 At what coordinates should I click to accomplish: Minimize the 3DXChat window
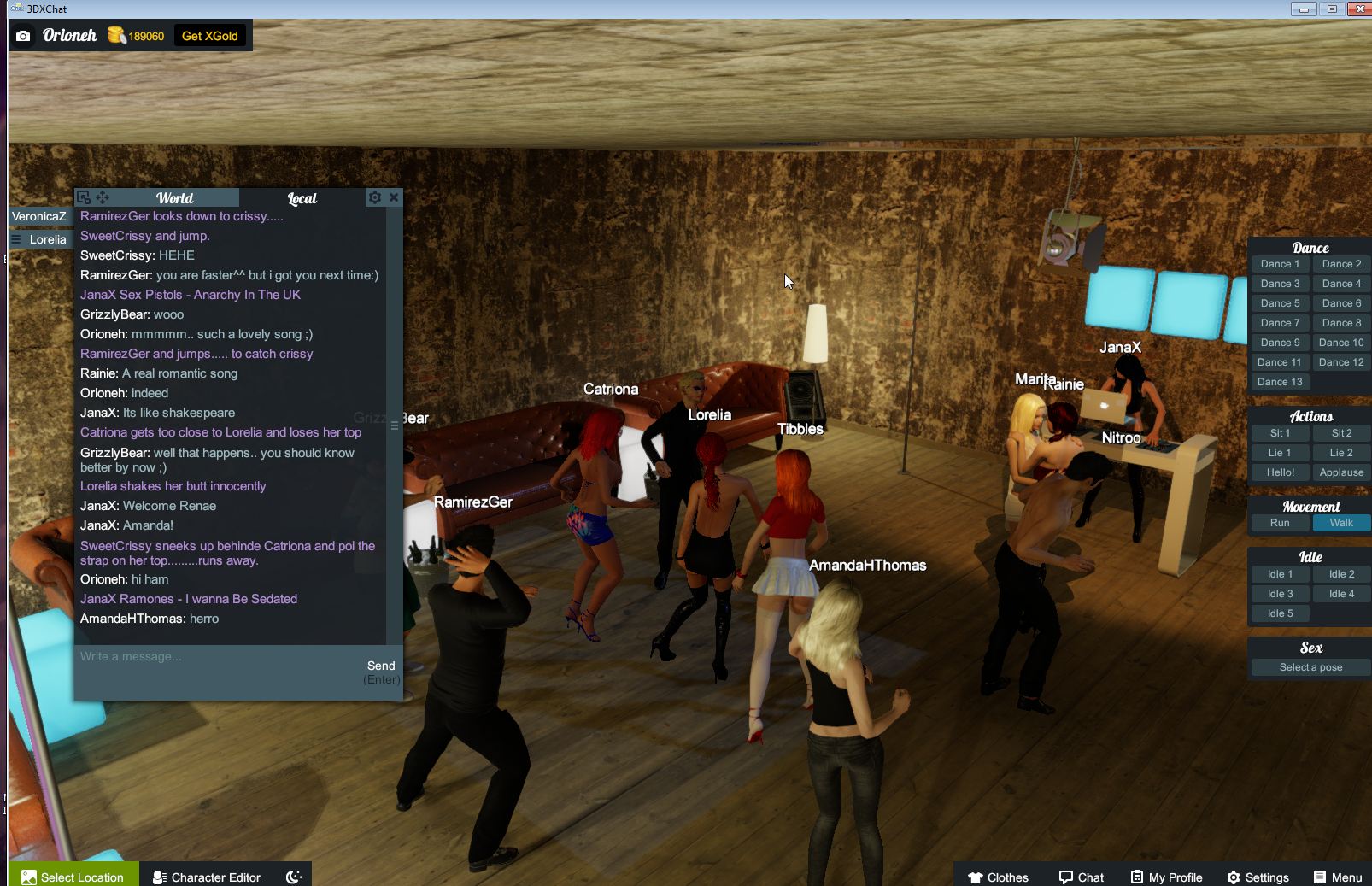tap(1304, 9)
